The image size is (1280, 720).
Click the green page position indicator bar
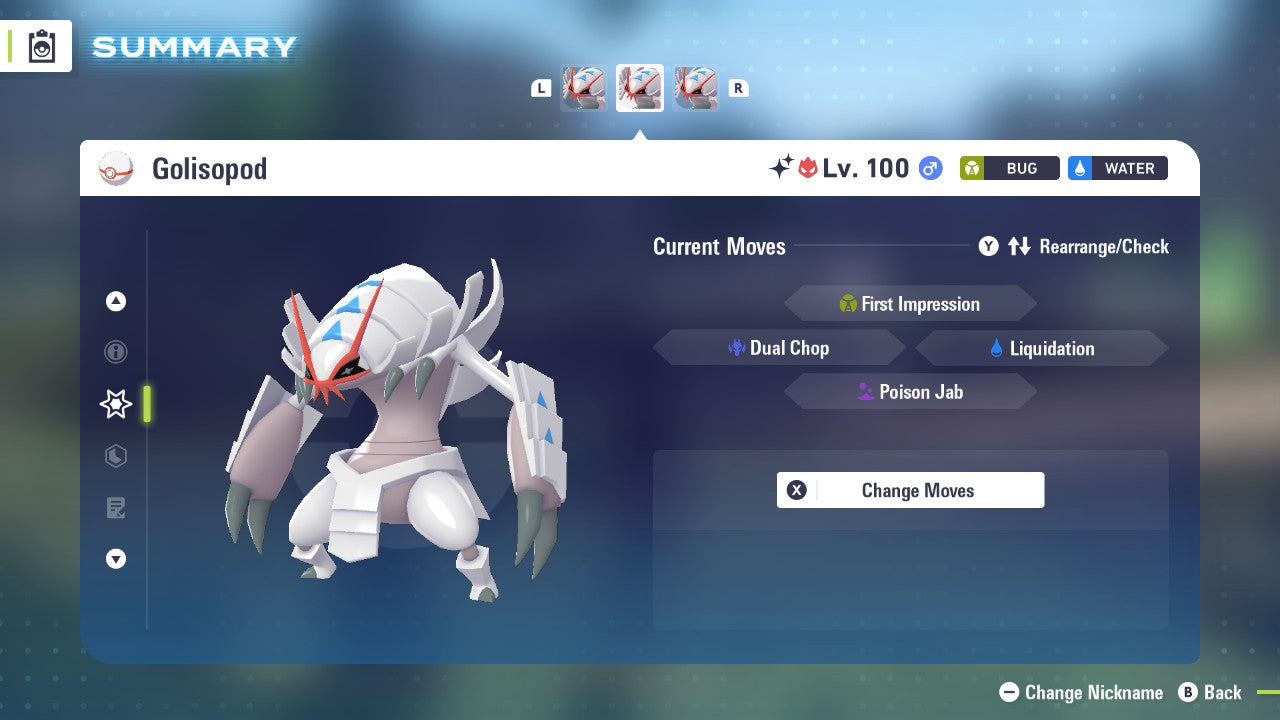point(147,404)
